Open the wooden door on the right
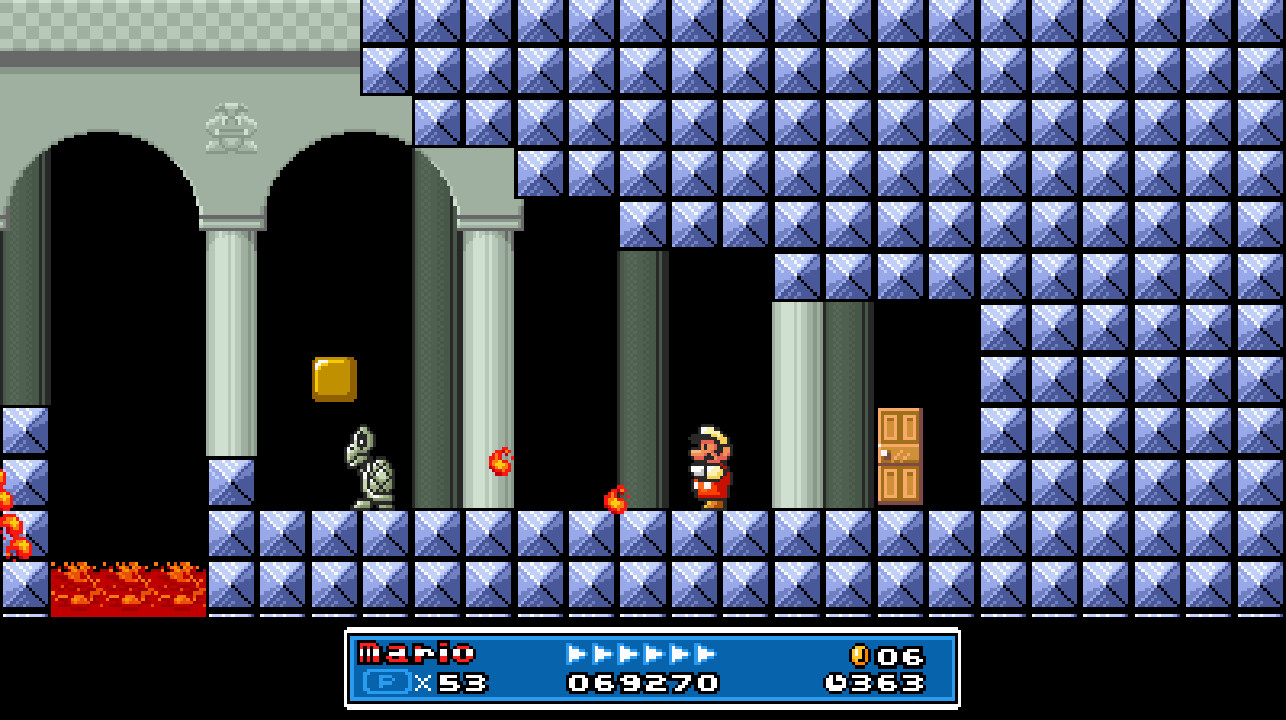This screenshot has width=1286, height=720. click(900, 455)
